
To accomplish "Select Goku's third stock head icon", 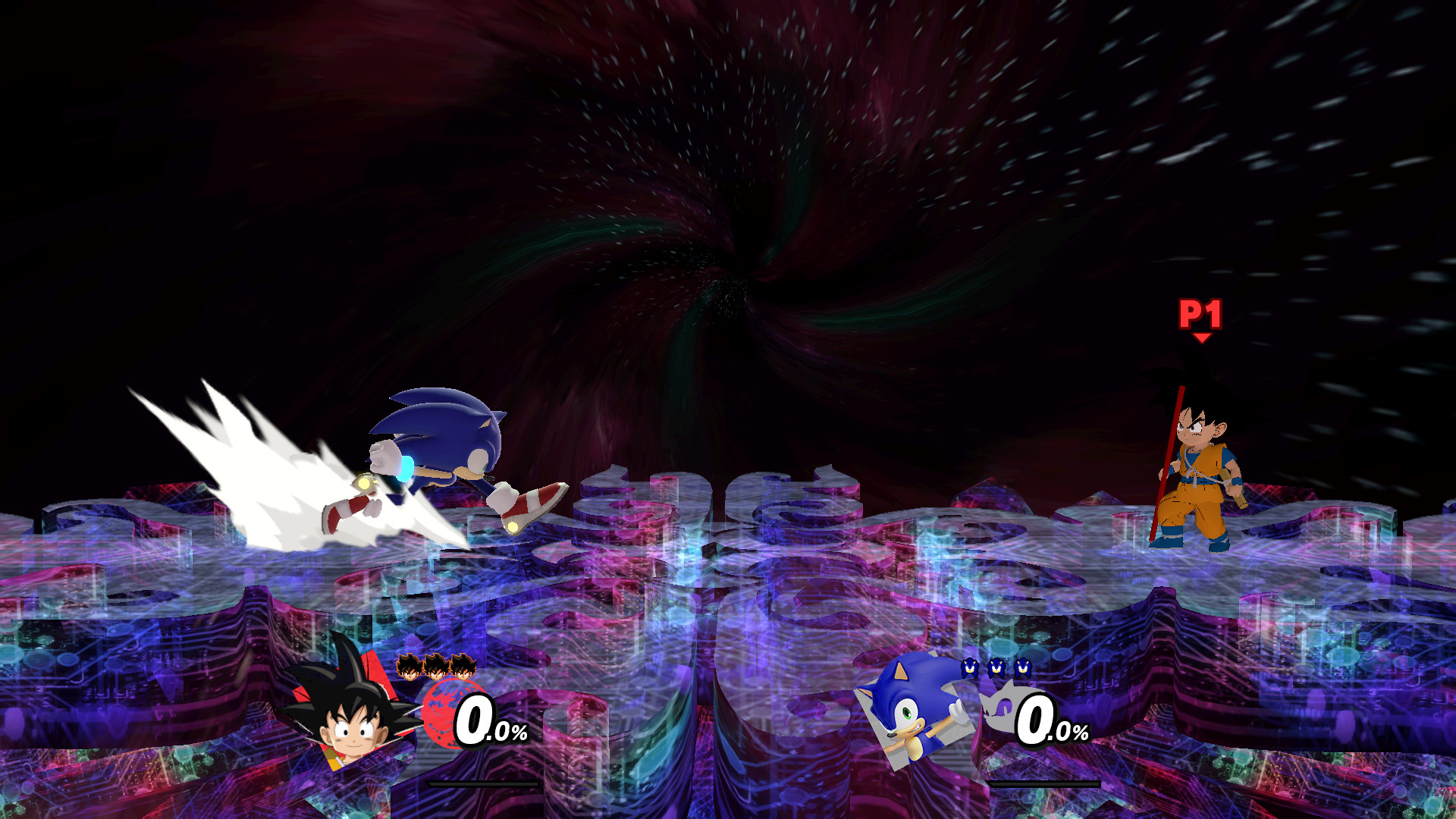I will (x=464, y=667).
